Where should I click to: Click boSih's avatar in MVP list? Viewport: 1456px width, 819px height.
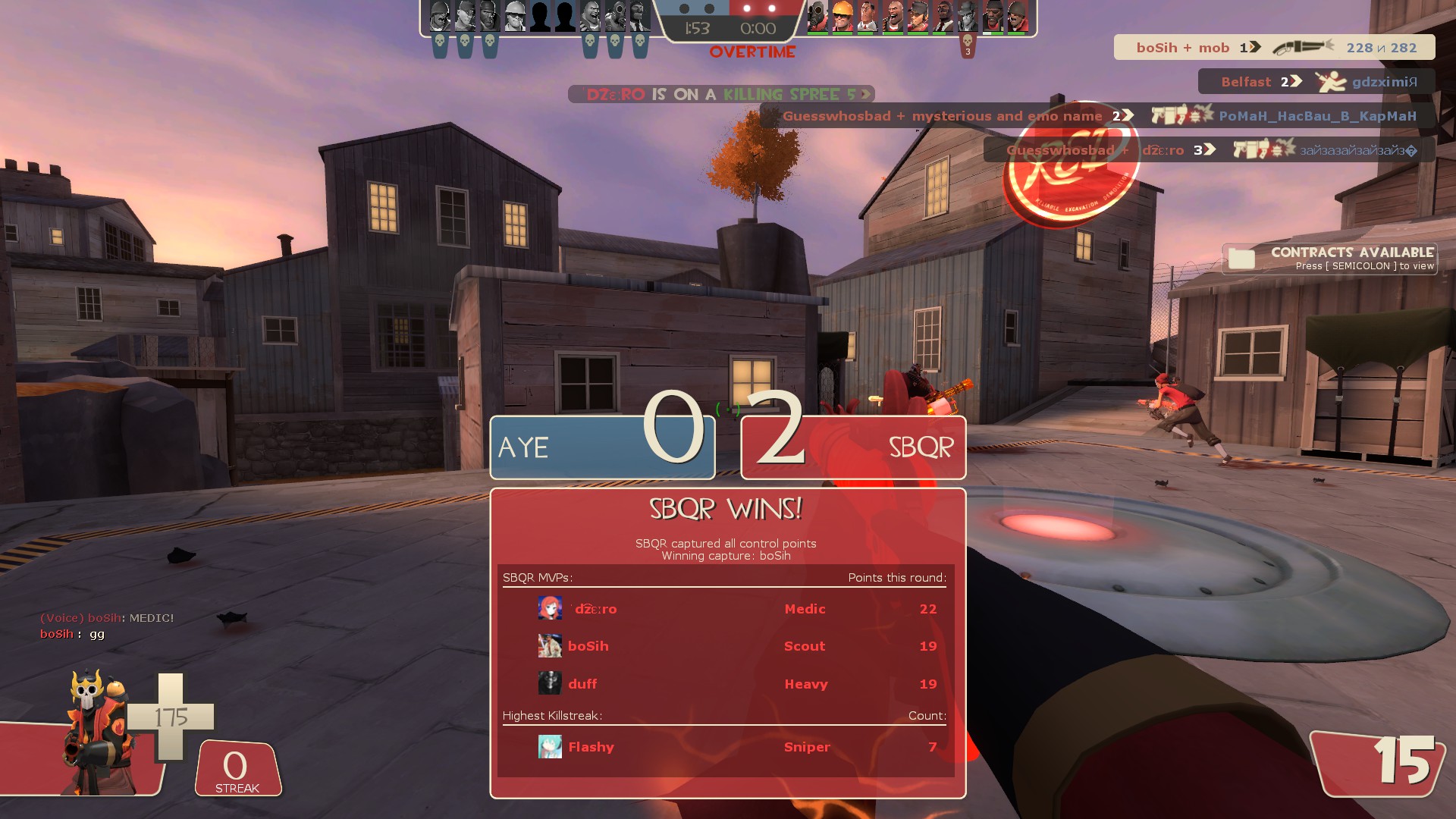(x=550, y=646)
